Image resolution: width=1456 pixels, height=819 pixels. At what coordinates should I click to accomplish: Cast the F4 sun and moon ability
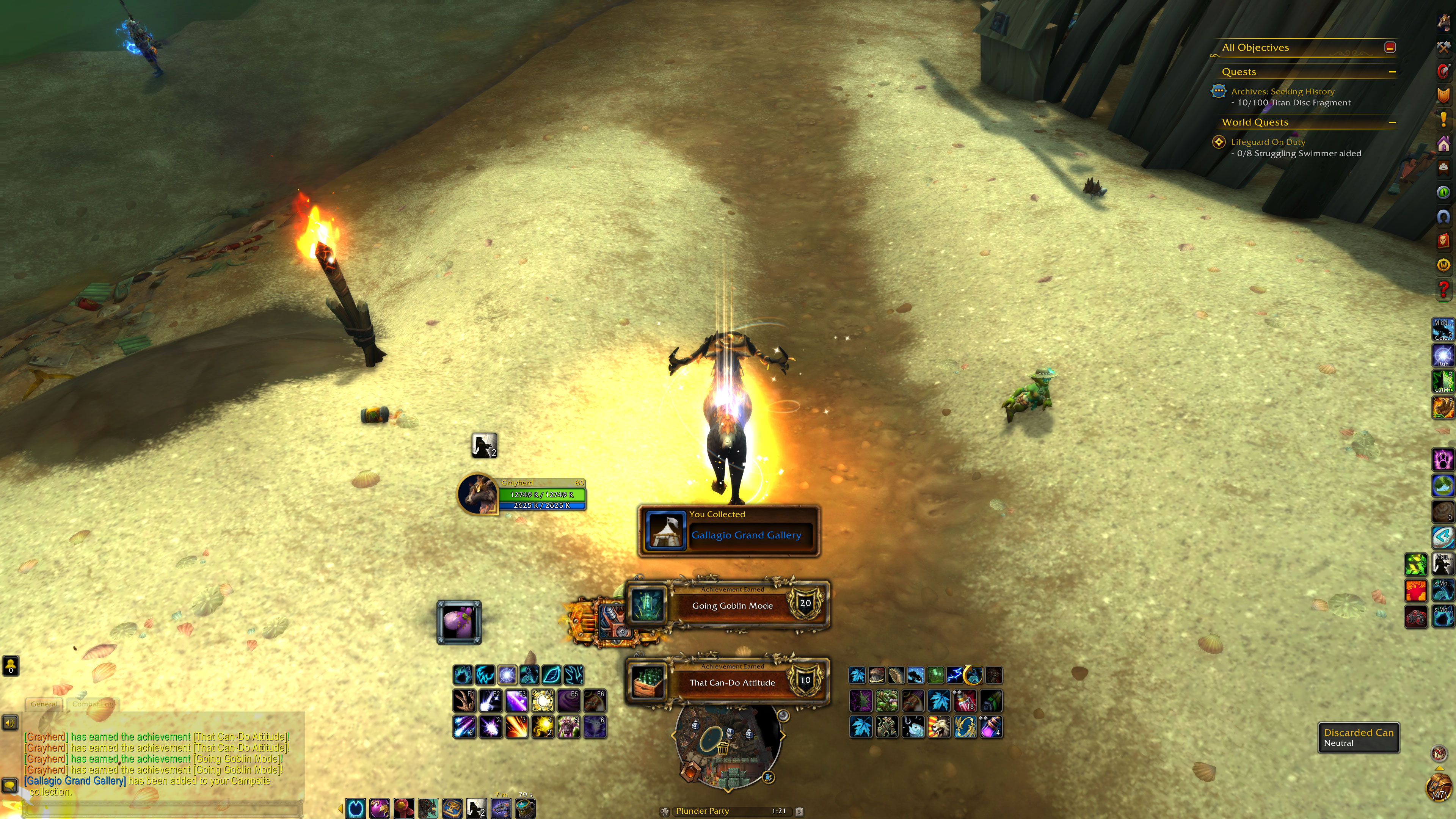[543, 701]
